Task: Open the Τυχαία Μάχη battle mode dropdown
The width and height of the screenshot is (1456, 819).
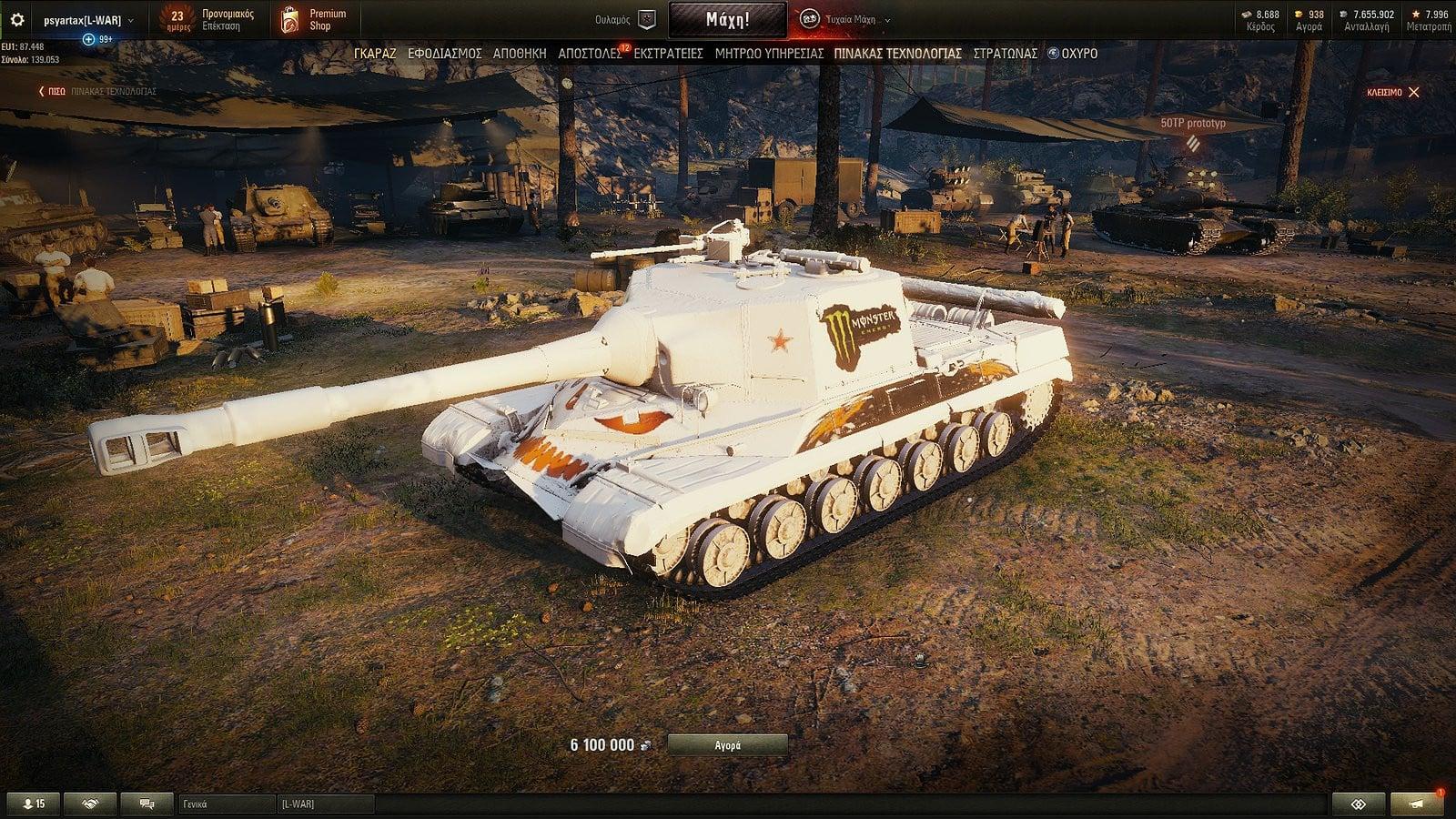Action: point(846,20)
